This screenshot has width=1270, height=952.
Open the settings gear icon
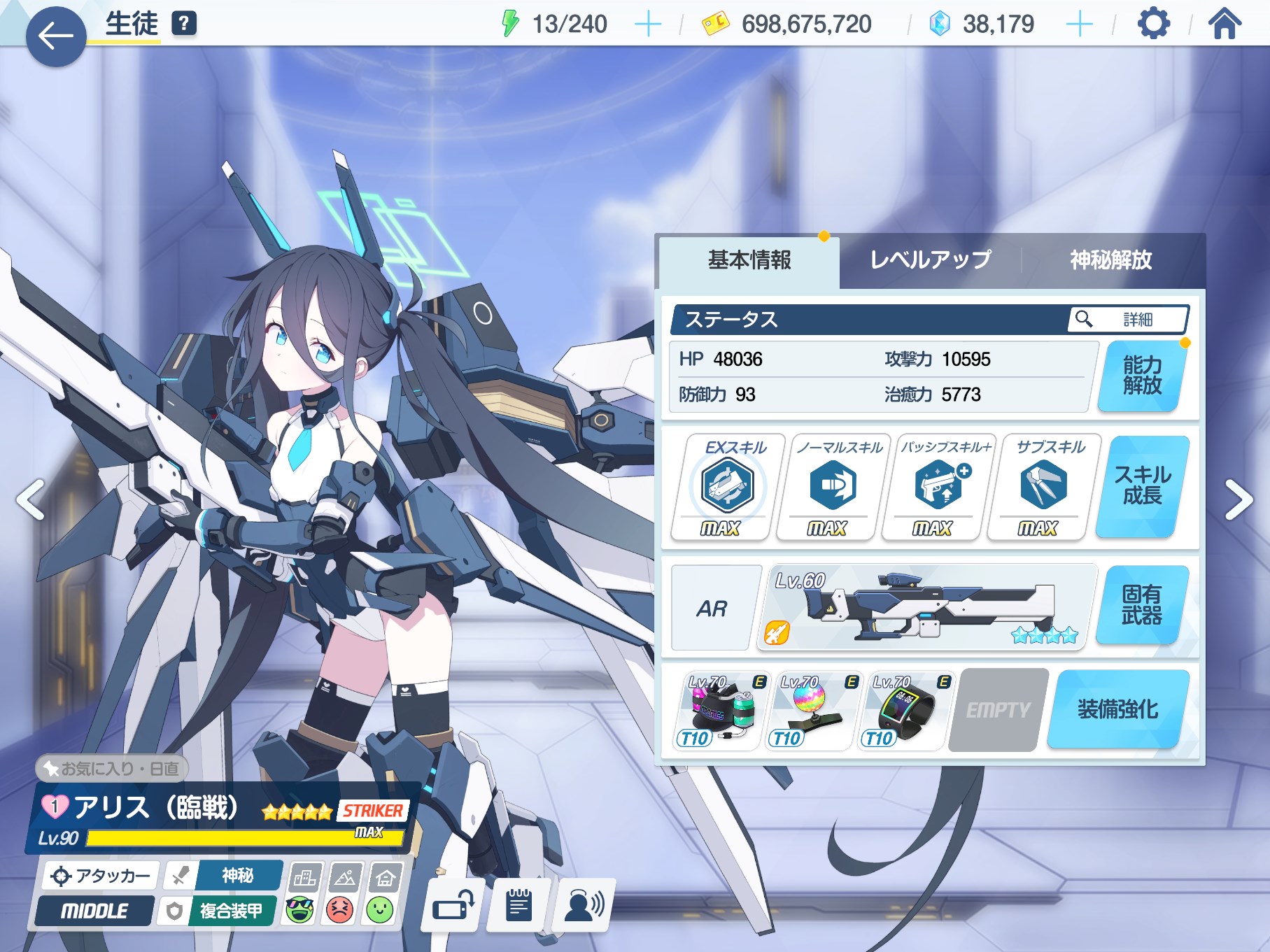coord(1153,24)
